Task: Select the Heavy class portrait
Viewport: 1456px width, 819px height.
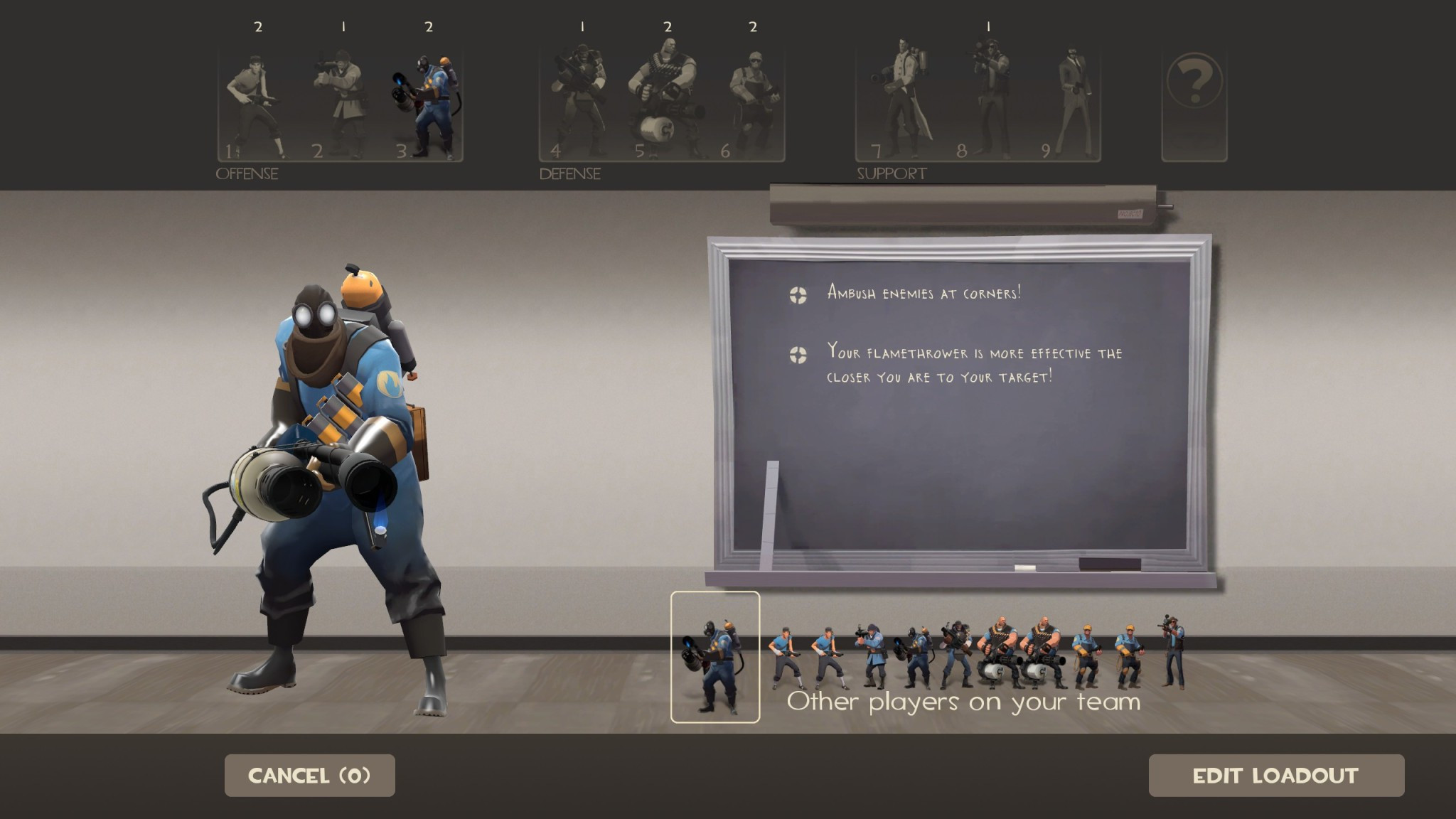Action: [667, 100]
